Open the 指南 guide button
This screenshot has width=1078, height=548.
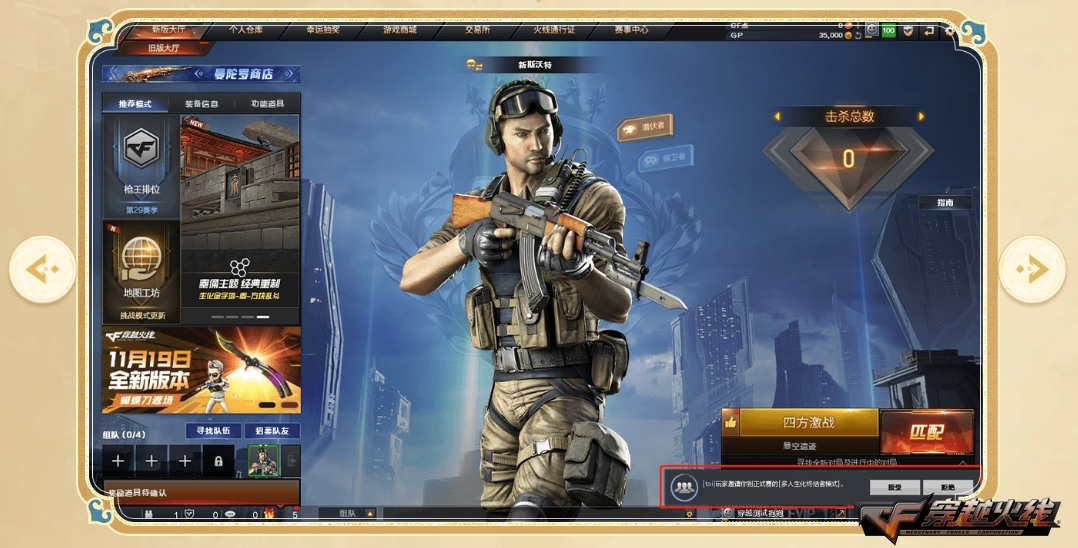[945, 202]
